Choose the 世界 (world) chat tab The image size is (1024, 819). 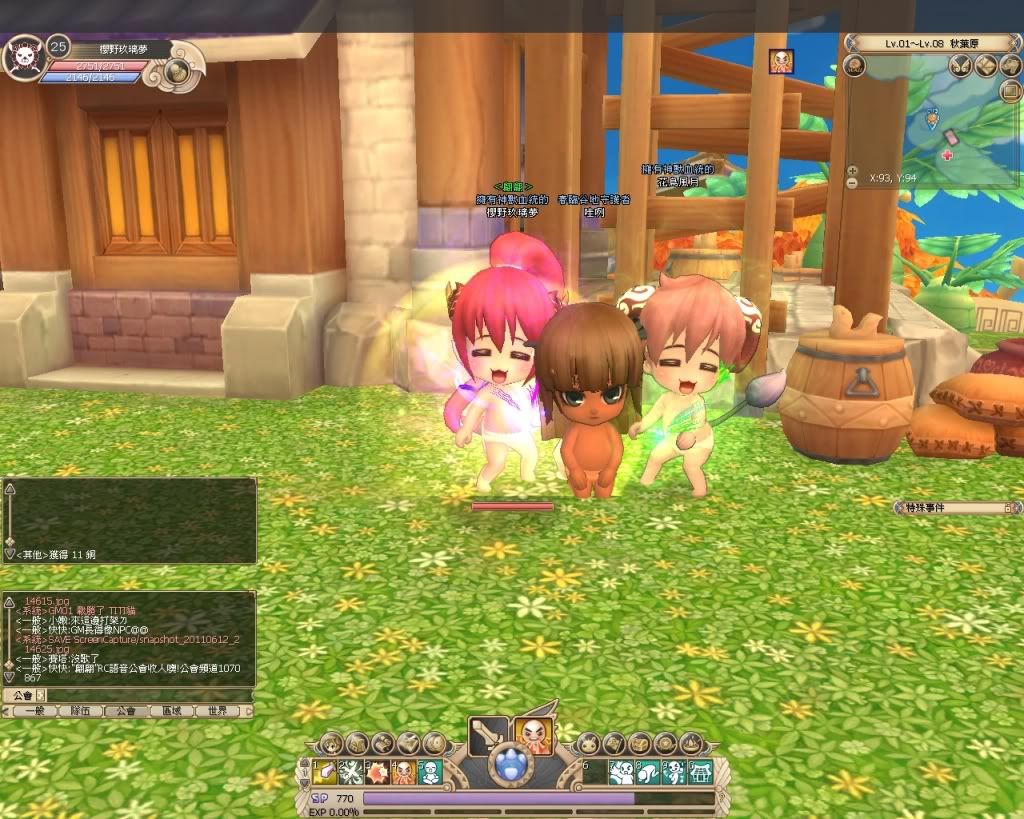(216, 711)
